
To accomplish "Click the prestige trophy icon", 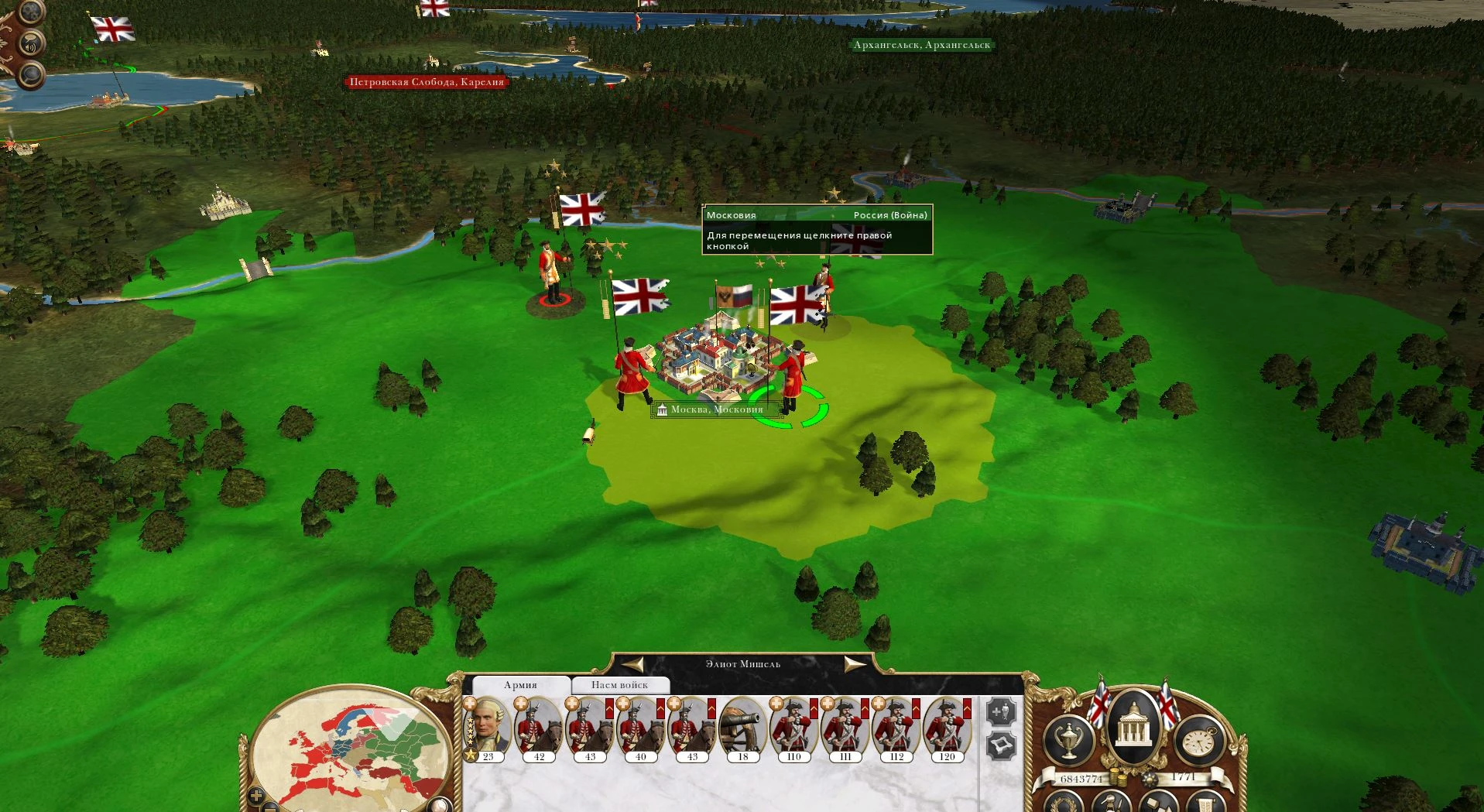I will [x=1070, y=738].
